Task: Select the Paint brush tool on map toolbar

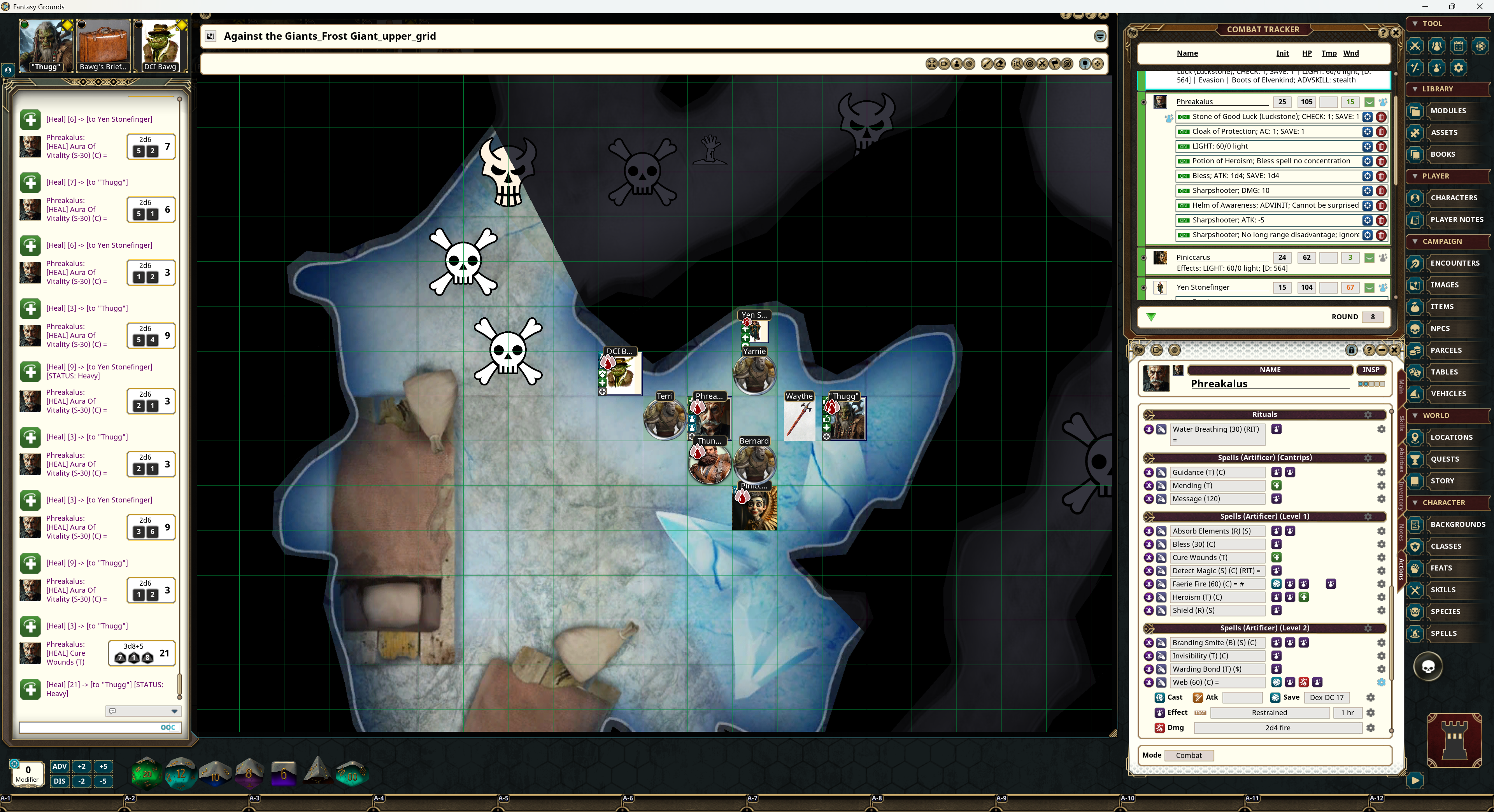Action: pyautogui.click(x=987, y=64)
